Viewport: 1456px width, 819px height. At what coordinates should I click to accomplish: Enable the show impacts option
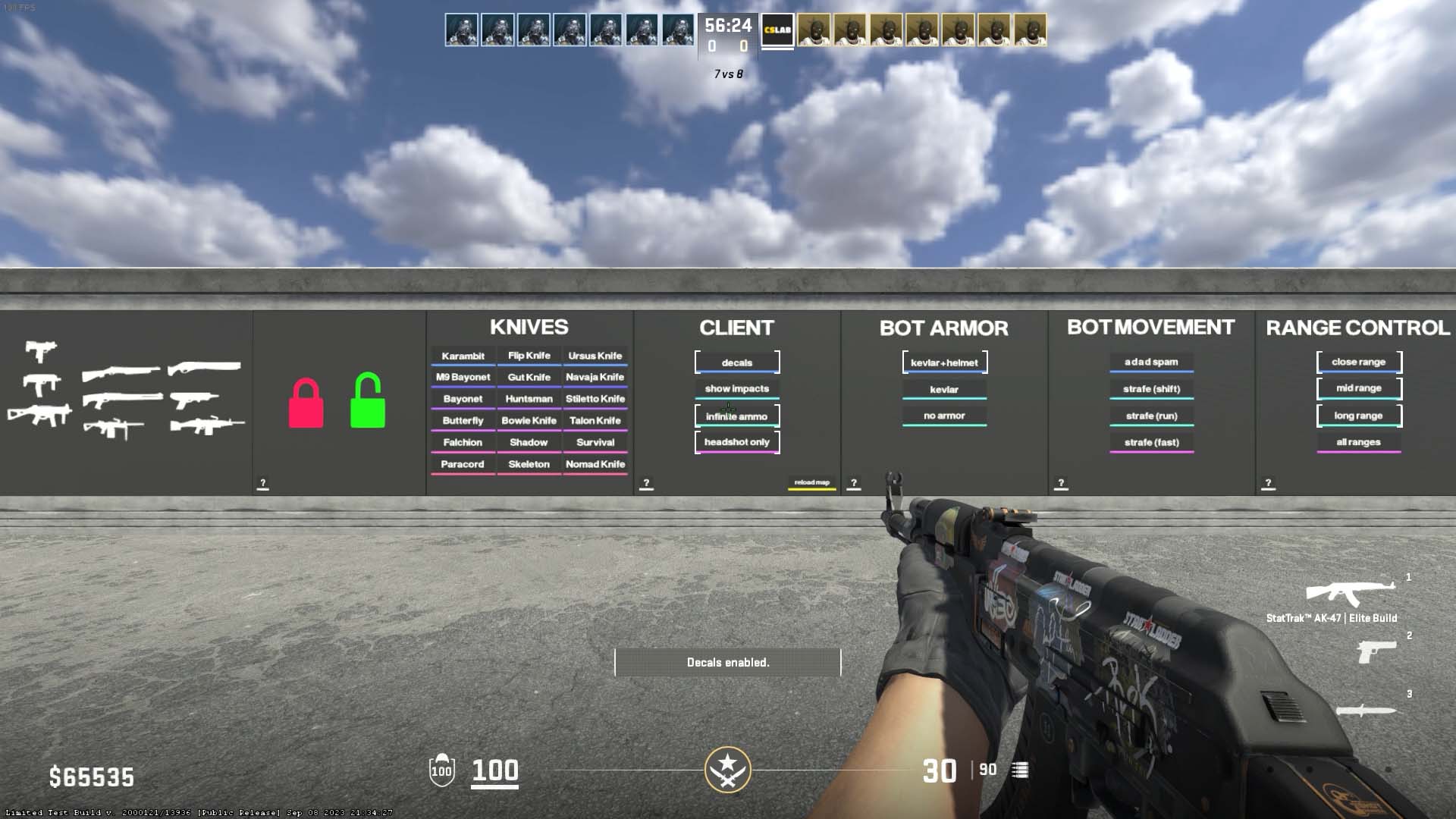coord(736,389)
